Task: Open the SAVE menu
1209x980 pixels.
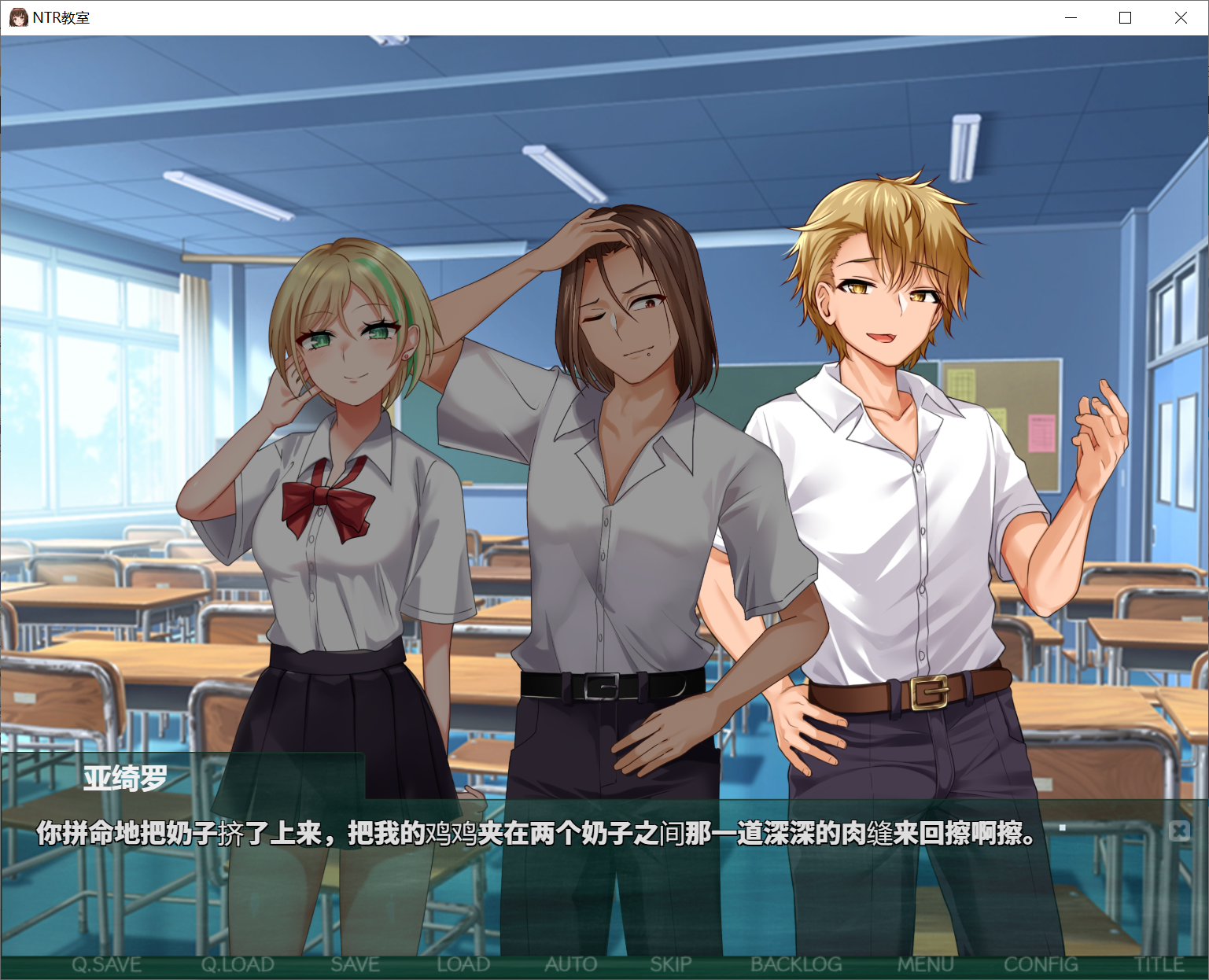Action: 355,964
